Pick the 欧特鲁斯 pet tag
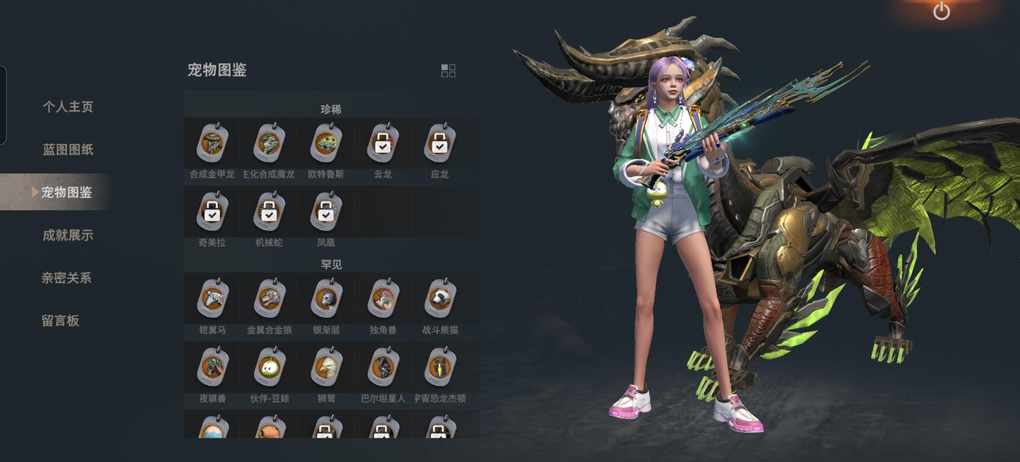 pos(326,146)
